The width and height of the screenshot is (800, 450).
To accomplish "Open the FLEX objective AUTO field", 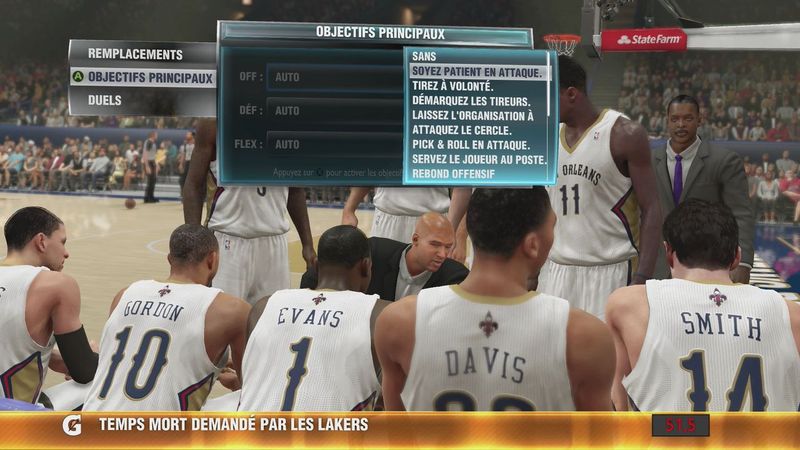I will pyautogui.click(x=335, y=144).
